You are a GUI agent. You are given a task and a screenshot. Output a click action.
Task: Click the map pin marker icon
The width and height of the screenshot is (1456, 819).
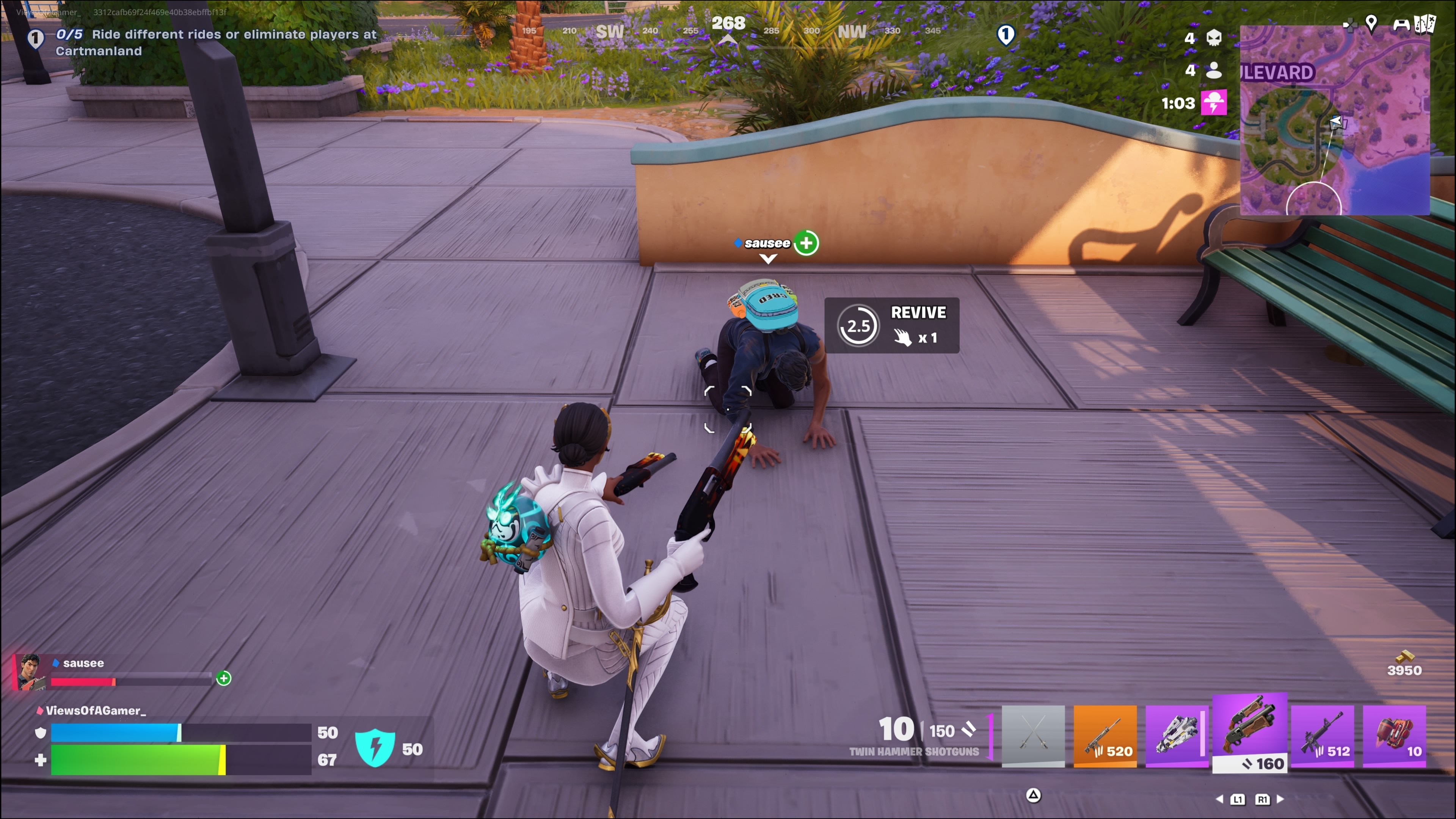pos(1371,23)
